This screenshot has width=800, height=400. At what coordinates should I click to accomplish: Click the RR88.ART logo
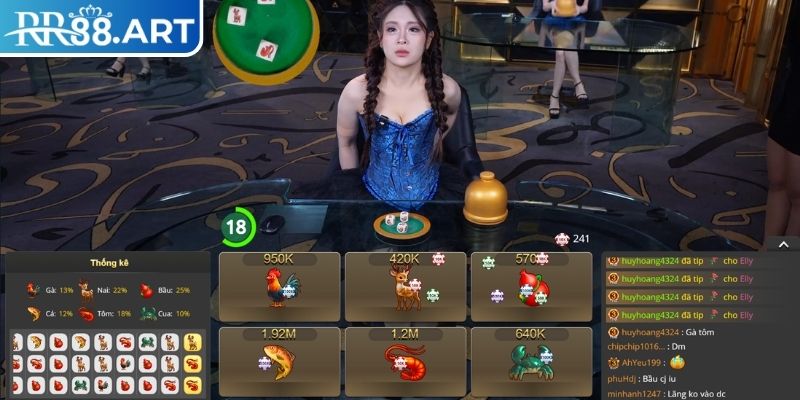(x=100, y=27)
